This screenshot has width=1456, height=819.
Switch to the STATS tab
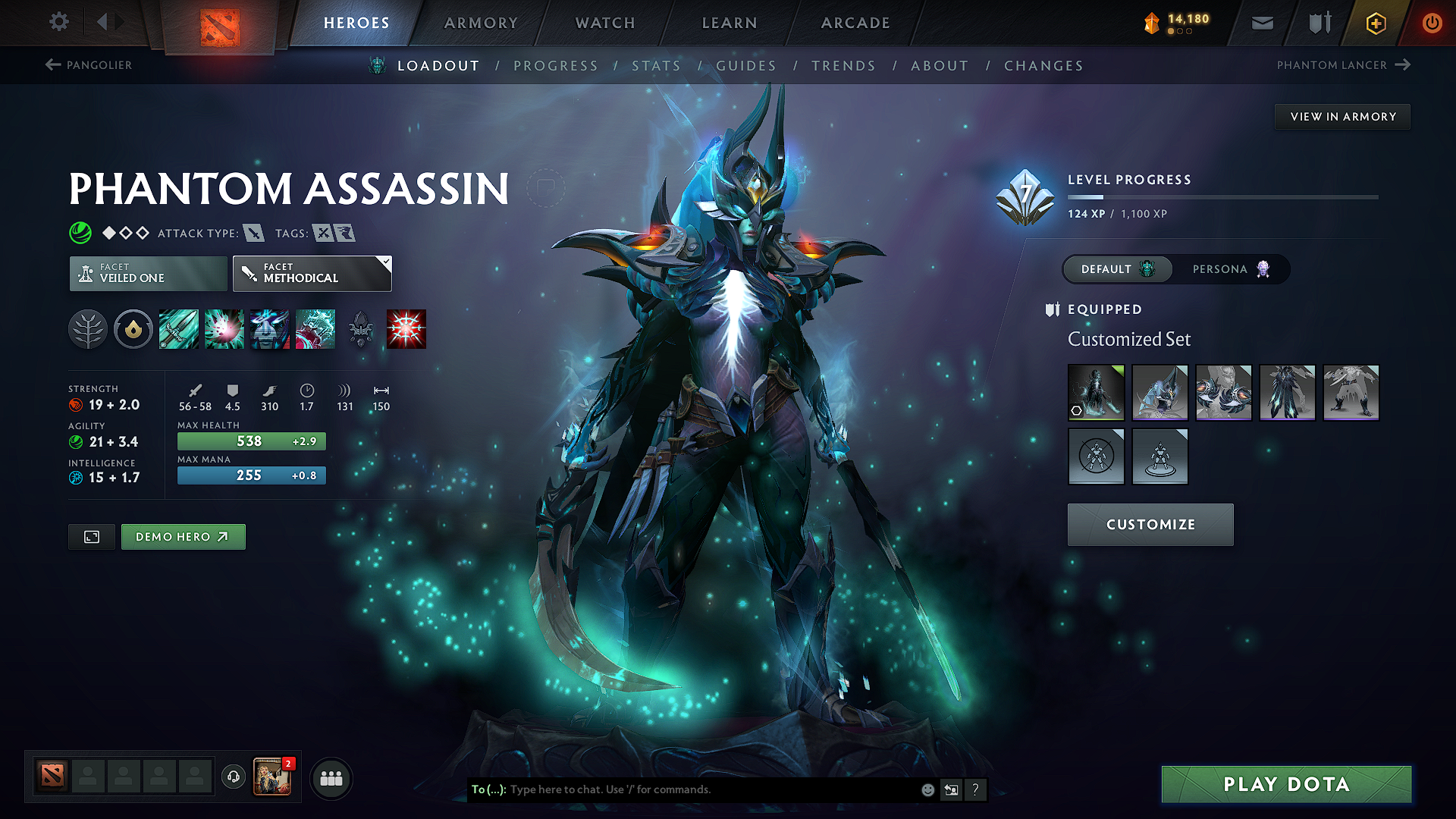pos(657,65)
